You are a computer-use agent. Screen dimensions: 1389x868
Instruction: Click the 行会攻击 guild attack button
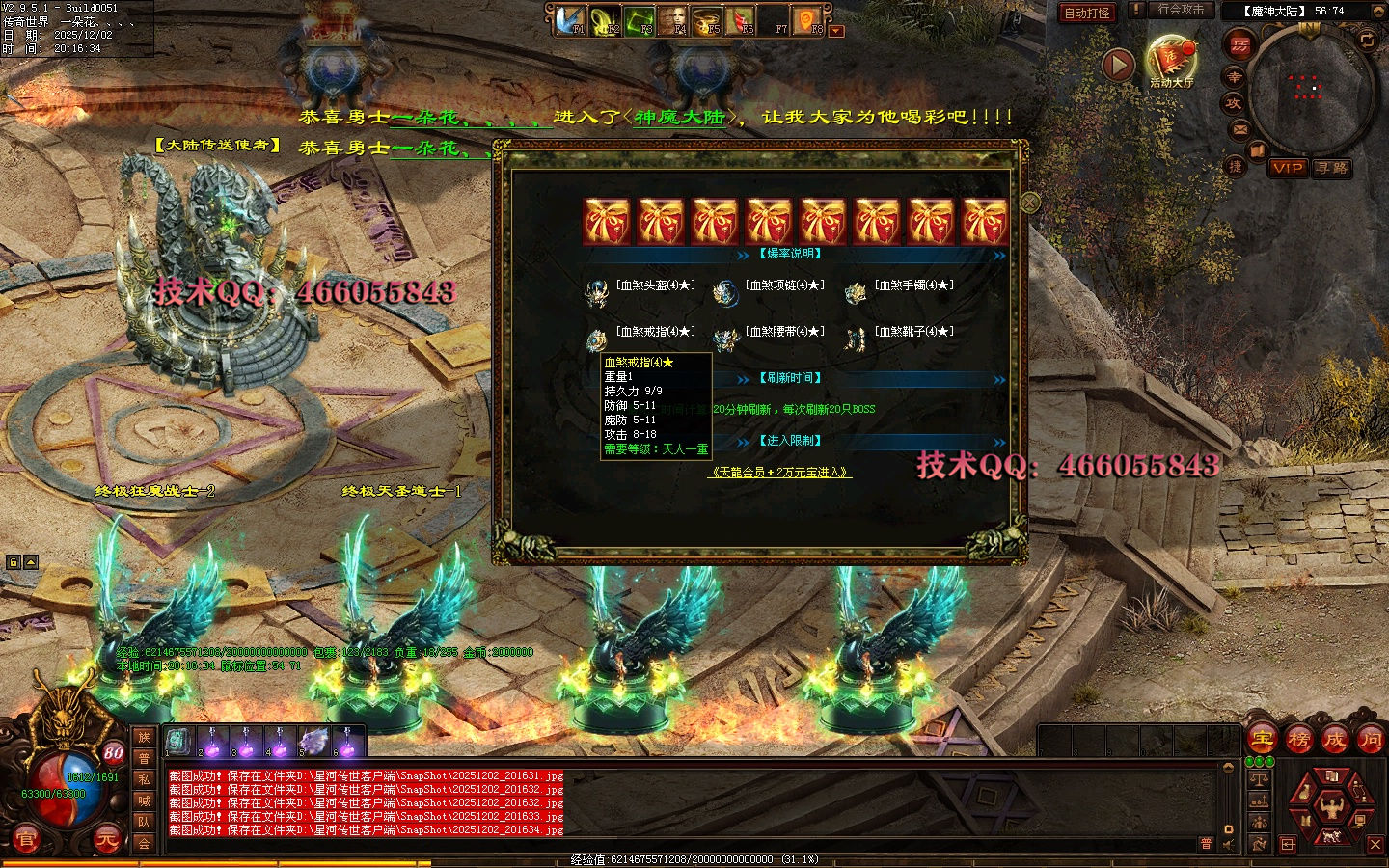tap(1181, 10)
